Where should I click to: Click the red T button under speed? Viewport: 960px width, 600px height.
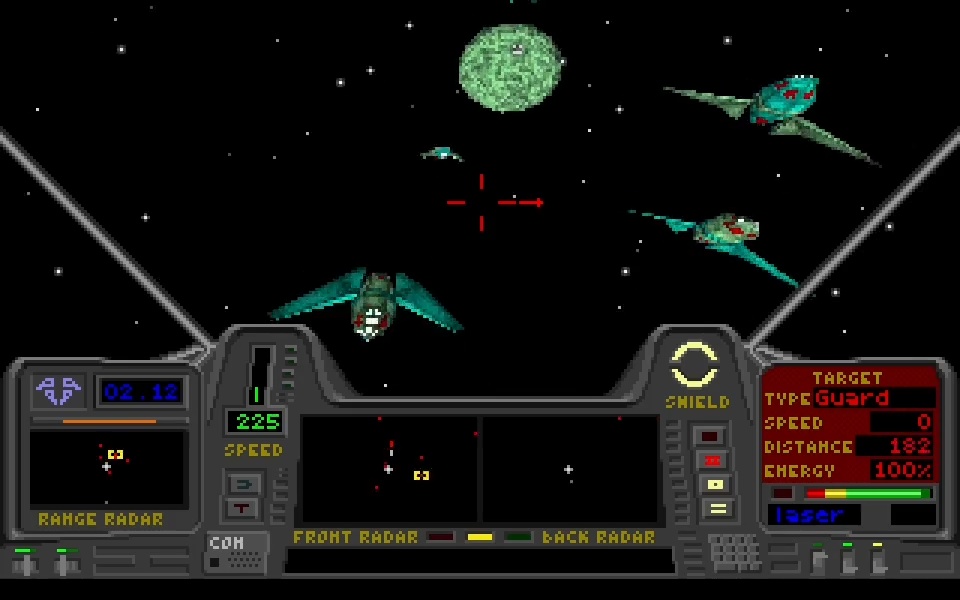click(243, 507)
